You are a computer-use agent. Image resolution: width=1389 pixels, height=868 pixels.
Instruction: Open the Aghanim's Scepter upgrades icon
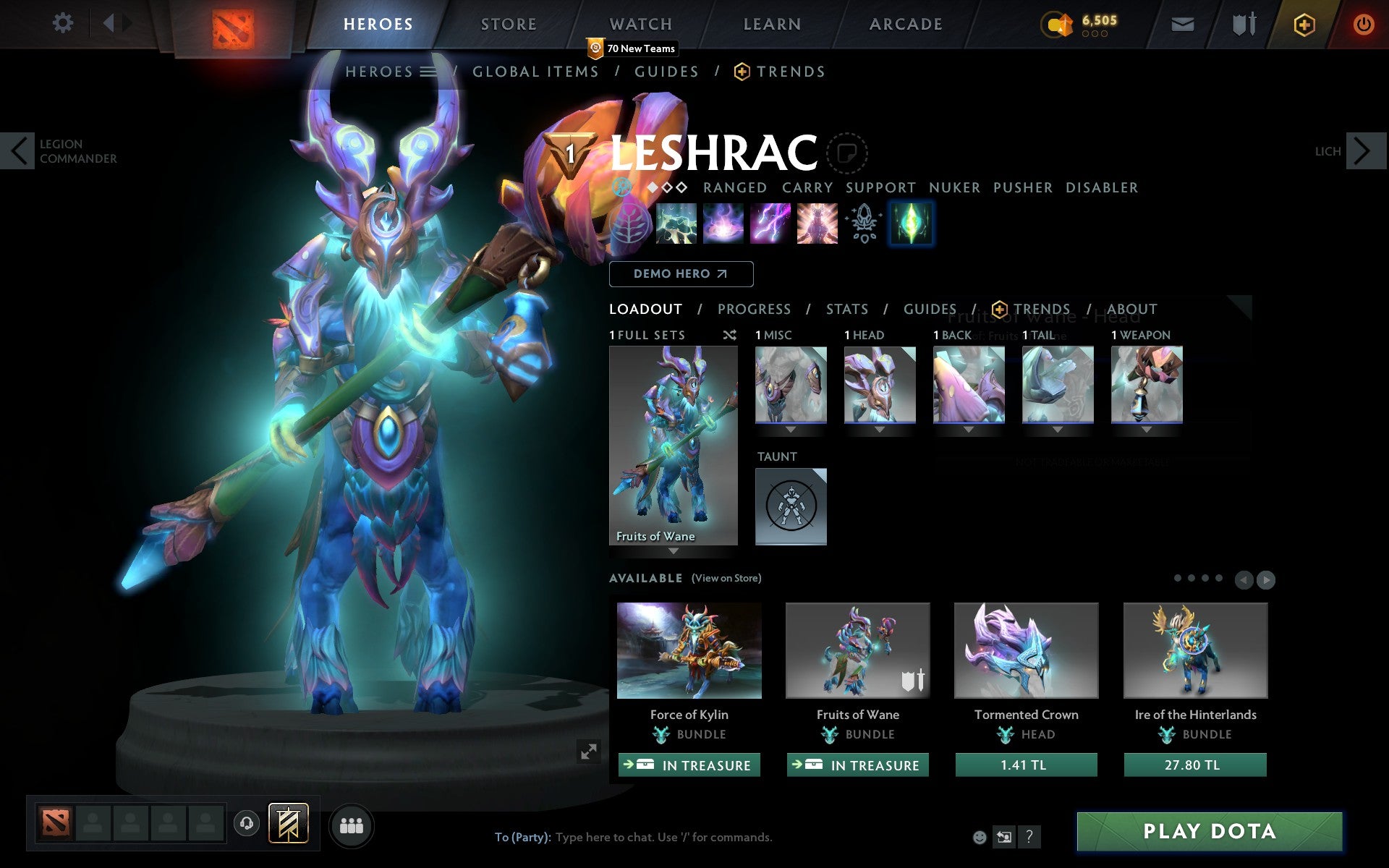click(x=862, y=224)
